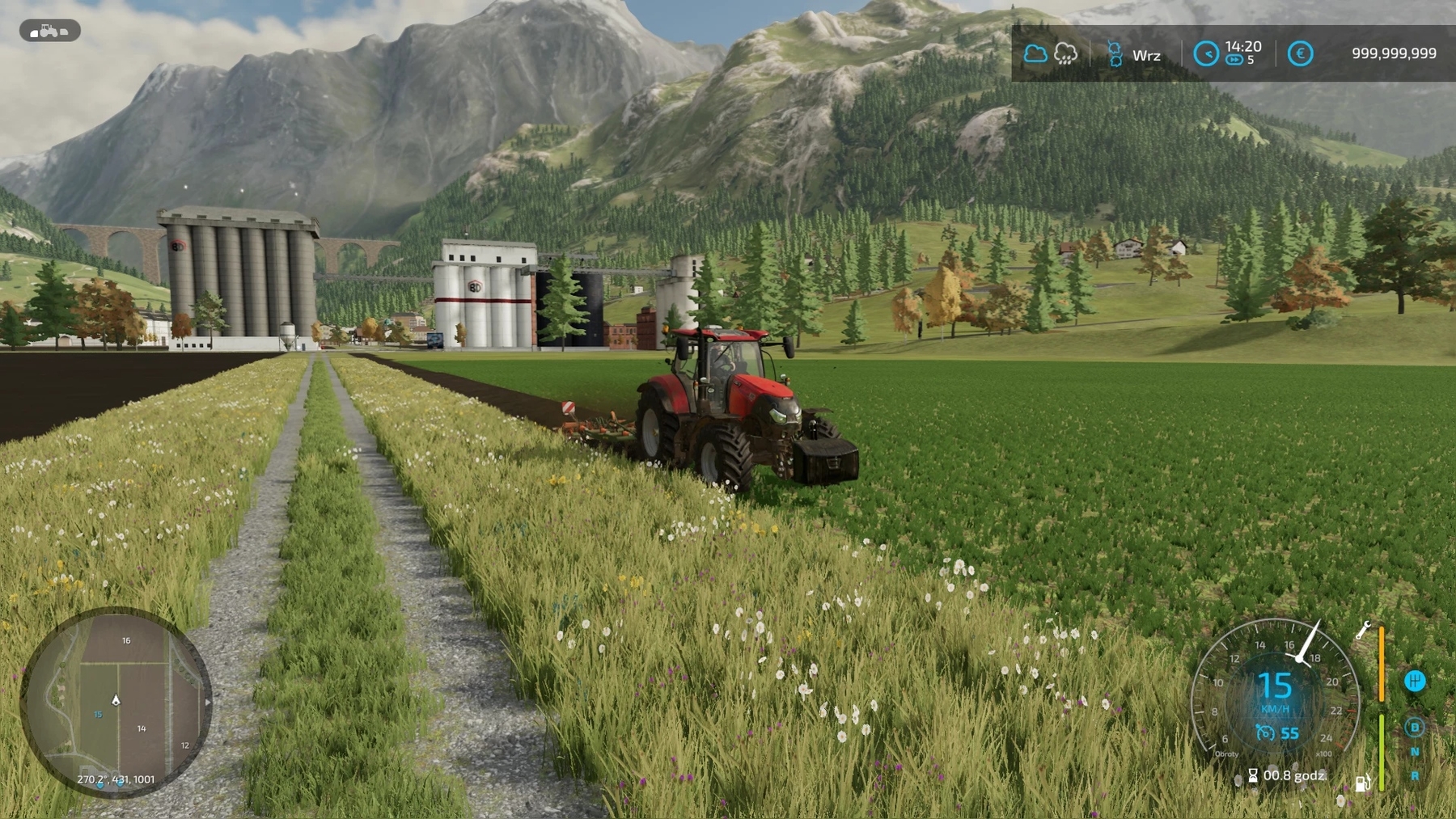The width and height of the screenshot is (1456, 819).
Task: Select field 14 on the minimap
Action: (x=142, y=728)
